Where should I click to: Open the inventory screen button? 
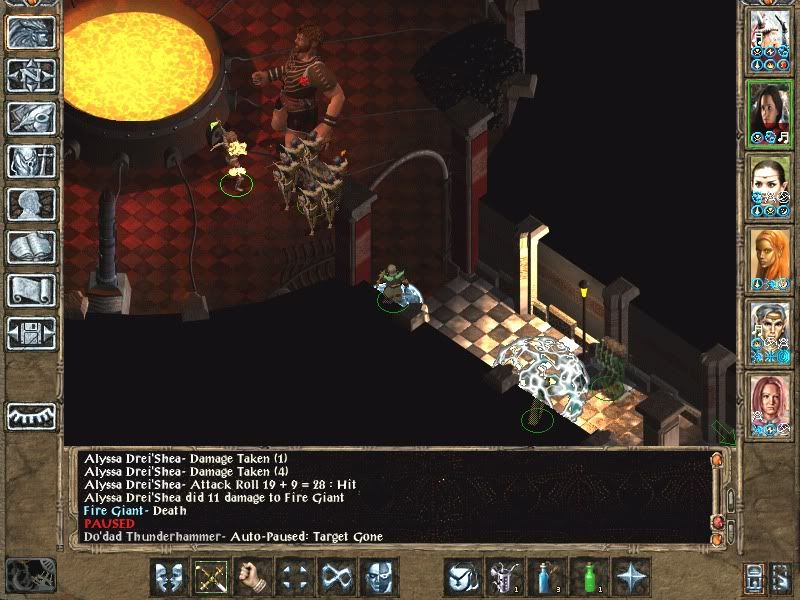[31, 161]
